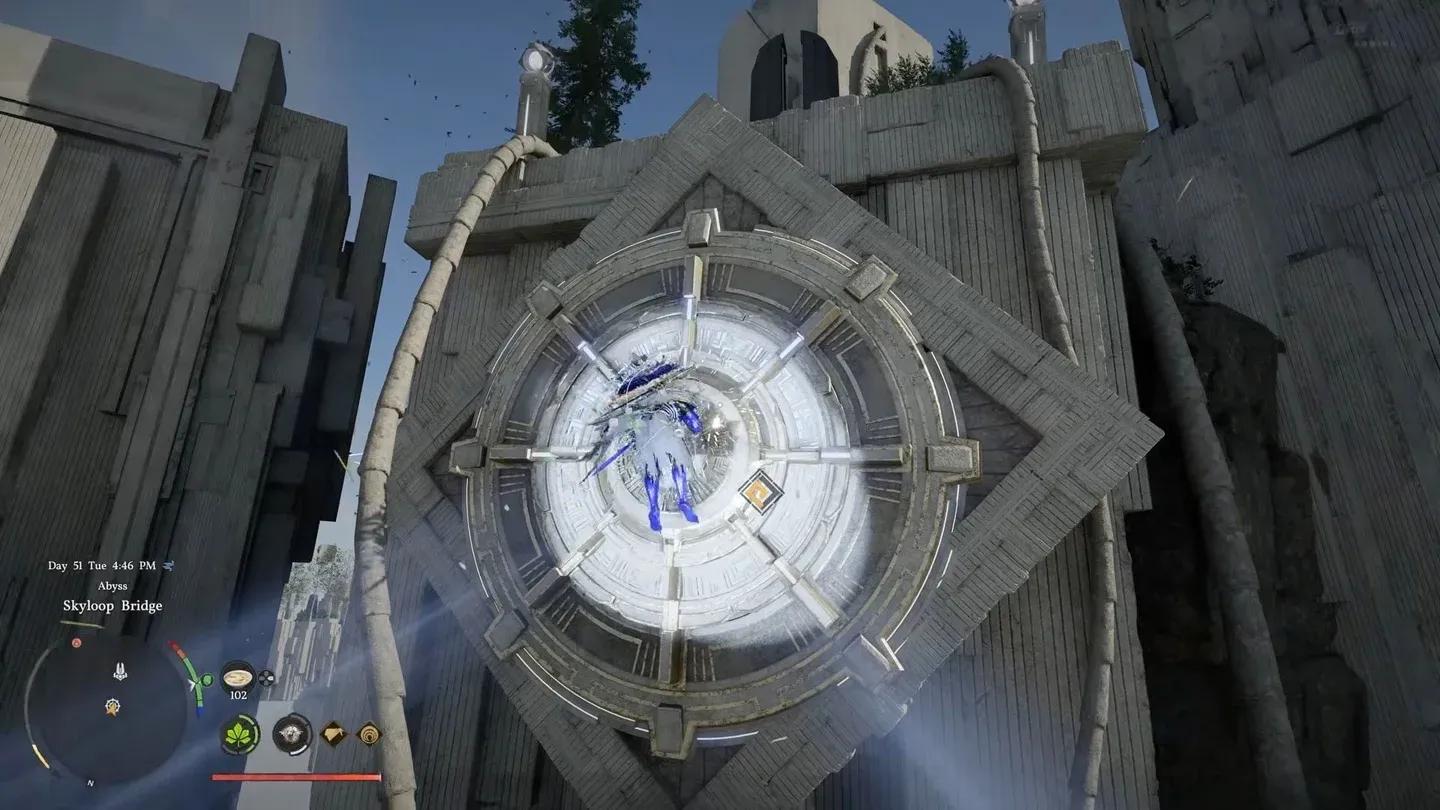Click the gold spiral buff diamond icon
The width and height of the screenshot is (1440, 810).
369,733
